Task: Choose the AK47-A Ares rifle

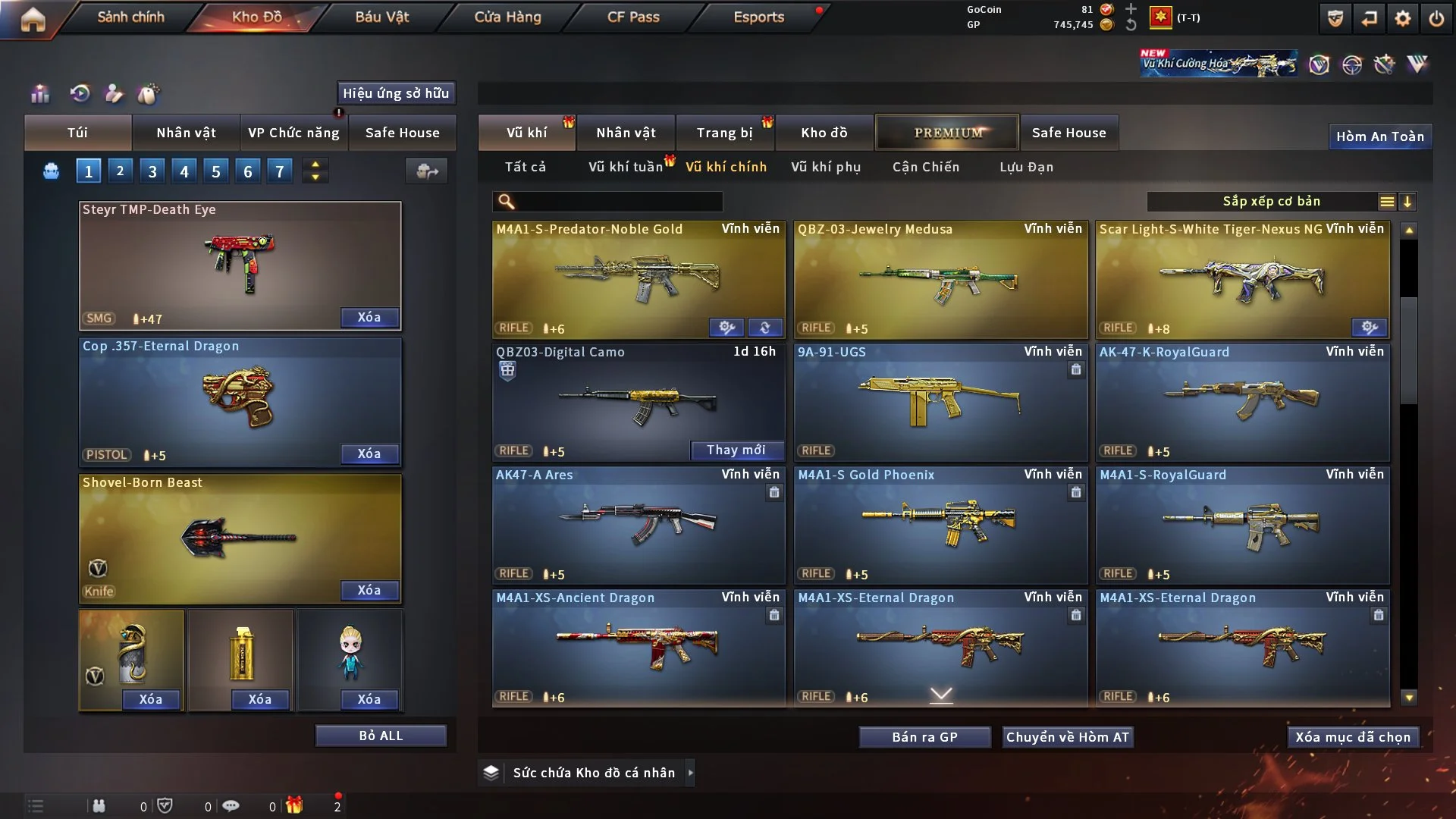Action: 638,525
